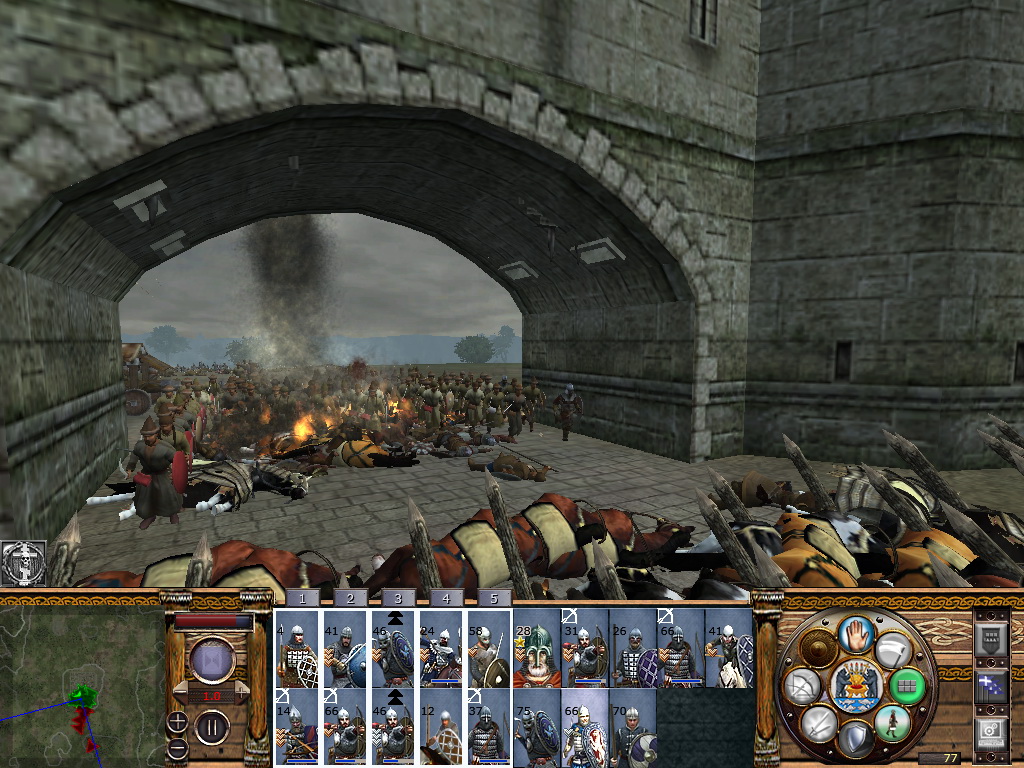Toggle the green formation button
The width and height of the screenshot is (1024, 768).
click(906, 686)
